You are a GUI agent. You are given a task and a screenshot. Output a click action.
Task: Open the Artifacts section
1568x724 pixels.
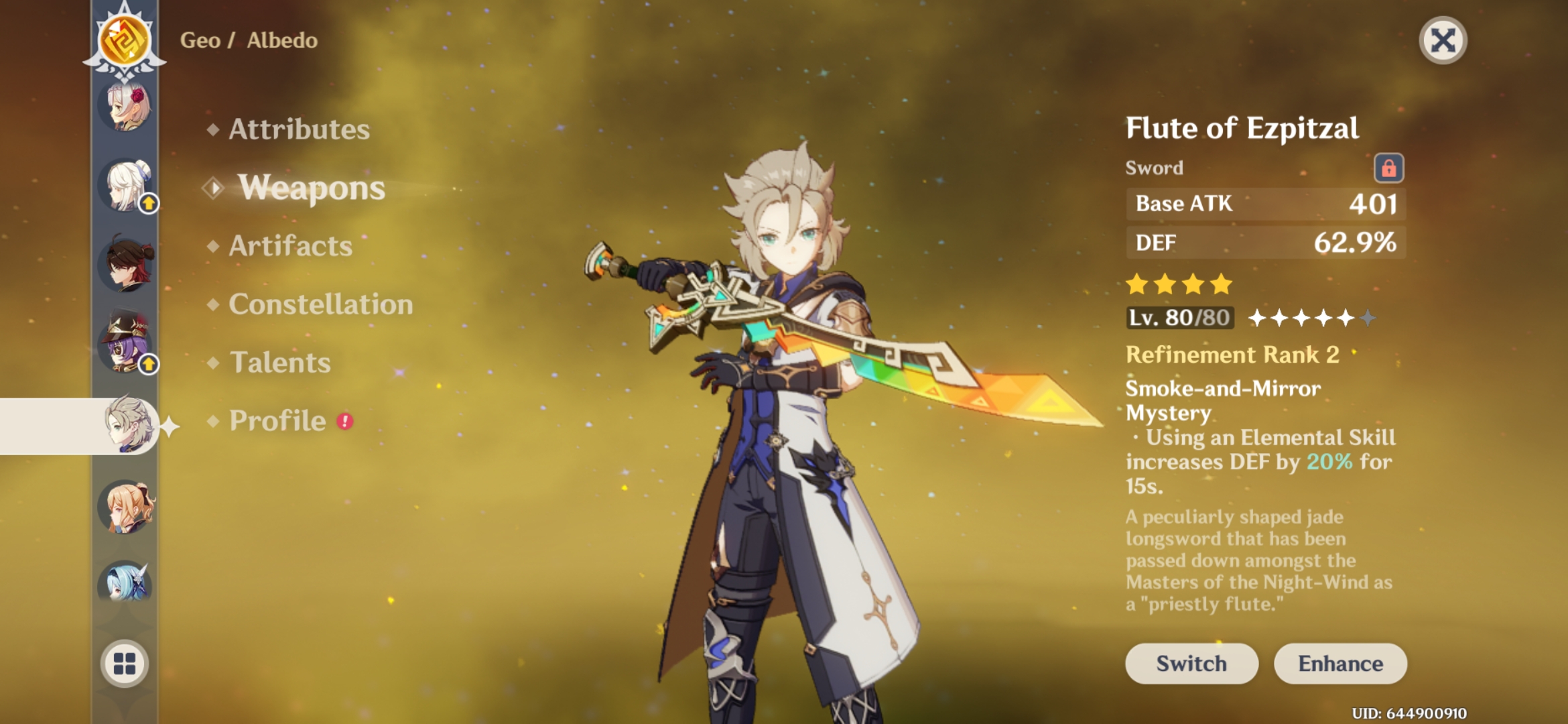[x=289, y=246]
